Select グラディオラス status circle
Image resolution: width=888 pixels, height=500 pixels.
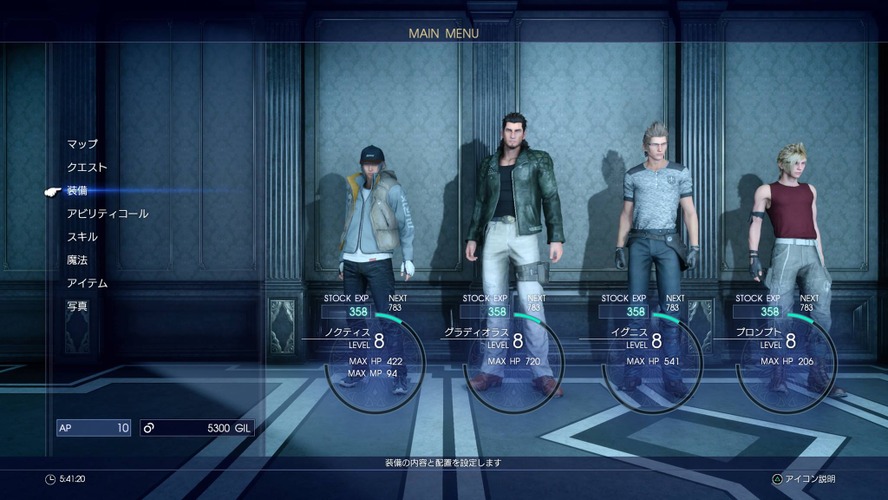pyautogui.click(x=513, y=361)
